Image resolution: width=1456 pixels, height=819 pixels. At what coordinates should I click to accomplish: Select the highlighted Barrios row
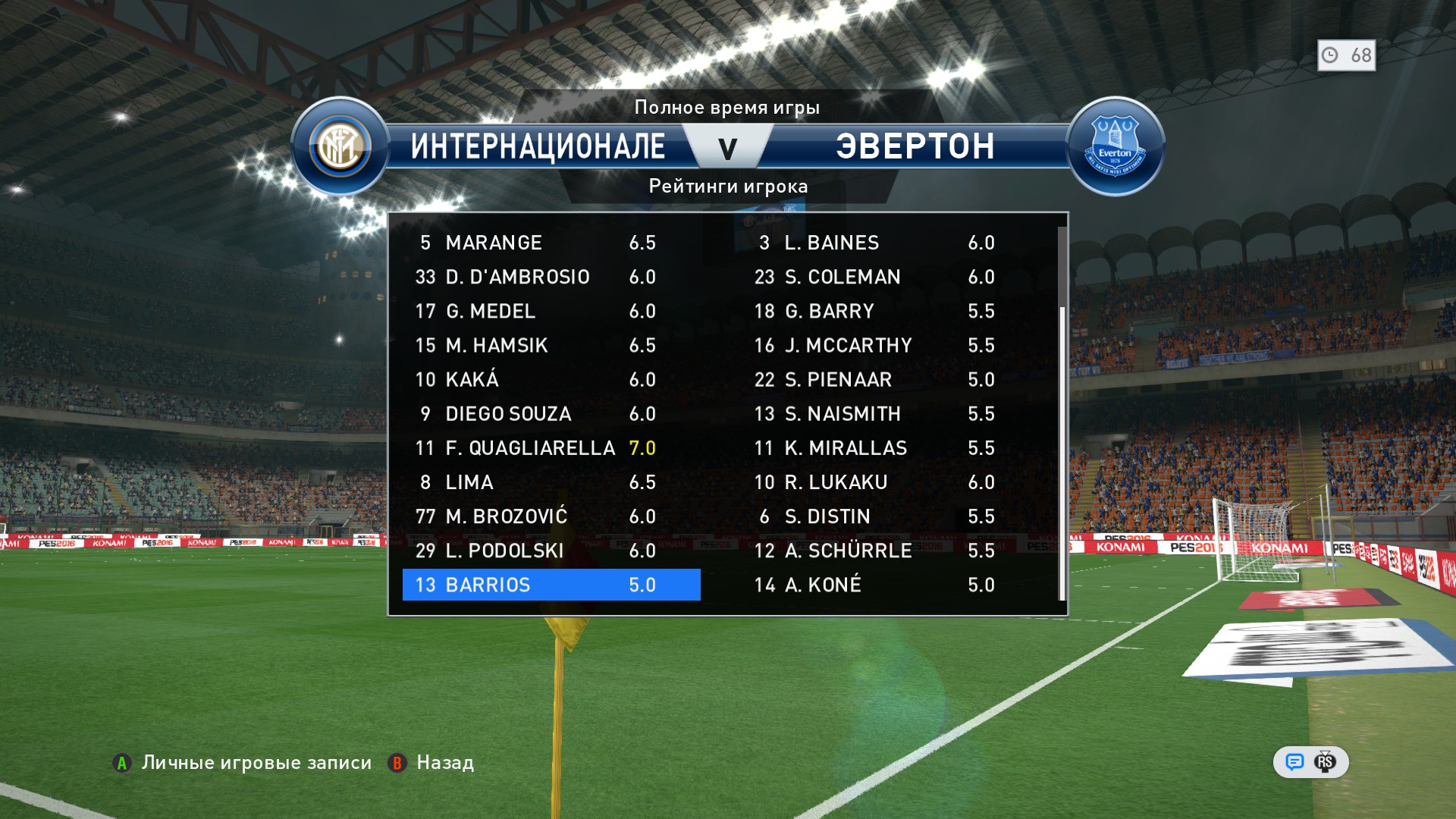coord(551,585)
